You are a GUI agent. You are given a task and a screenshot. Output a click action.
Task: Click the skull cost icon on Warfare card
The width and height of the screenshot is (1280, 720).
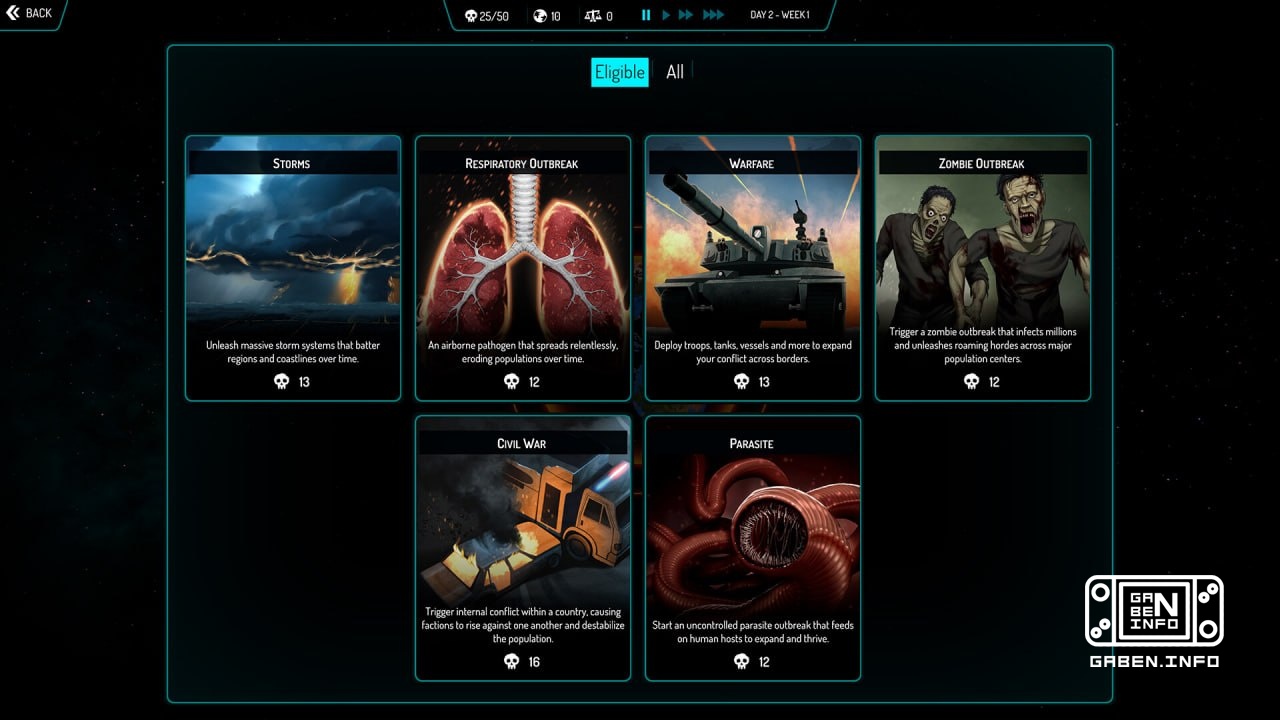coord(741,381)
